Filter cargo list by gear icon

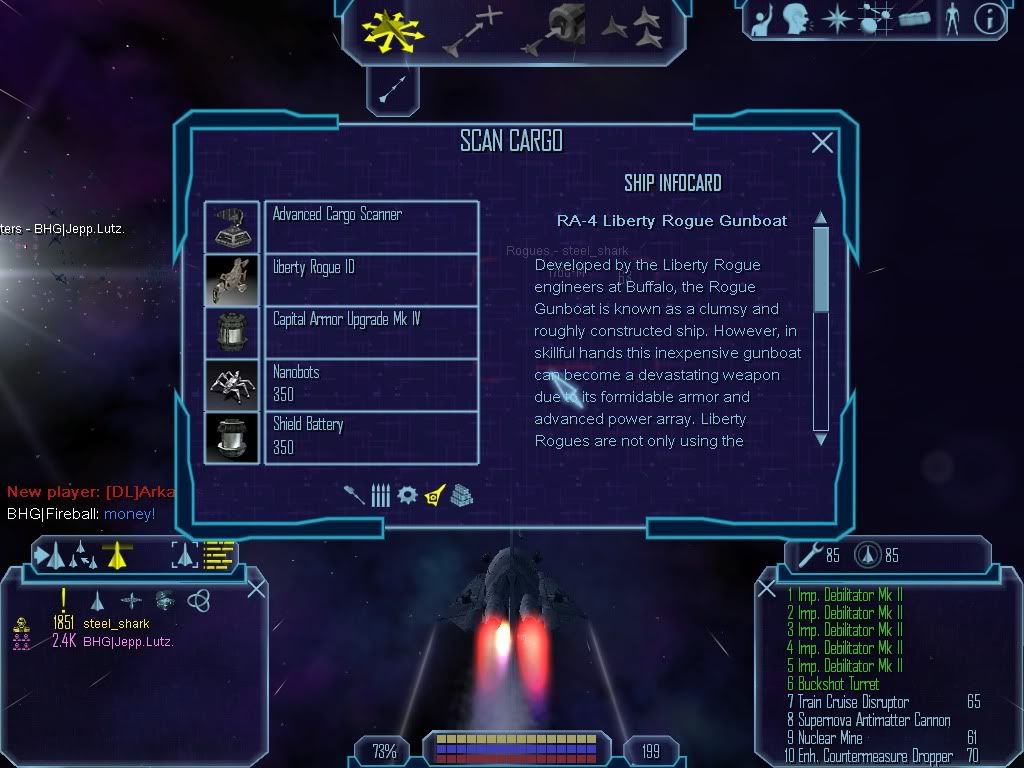(x=407, y=495)
